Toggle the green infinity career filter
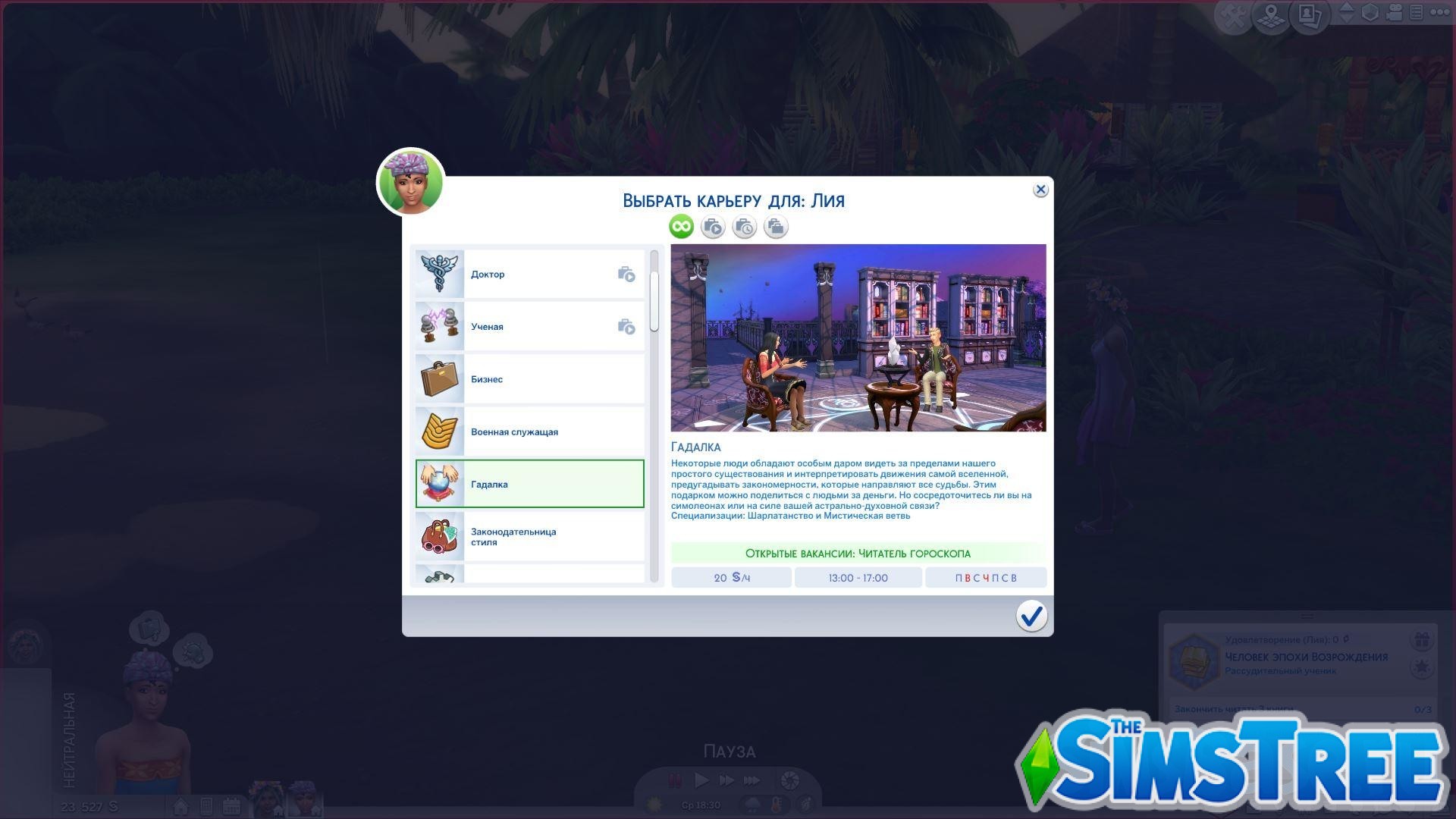This screenshot has height=819, width=1456. (x=680, y=226)
